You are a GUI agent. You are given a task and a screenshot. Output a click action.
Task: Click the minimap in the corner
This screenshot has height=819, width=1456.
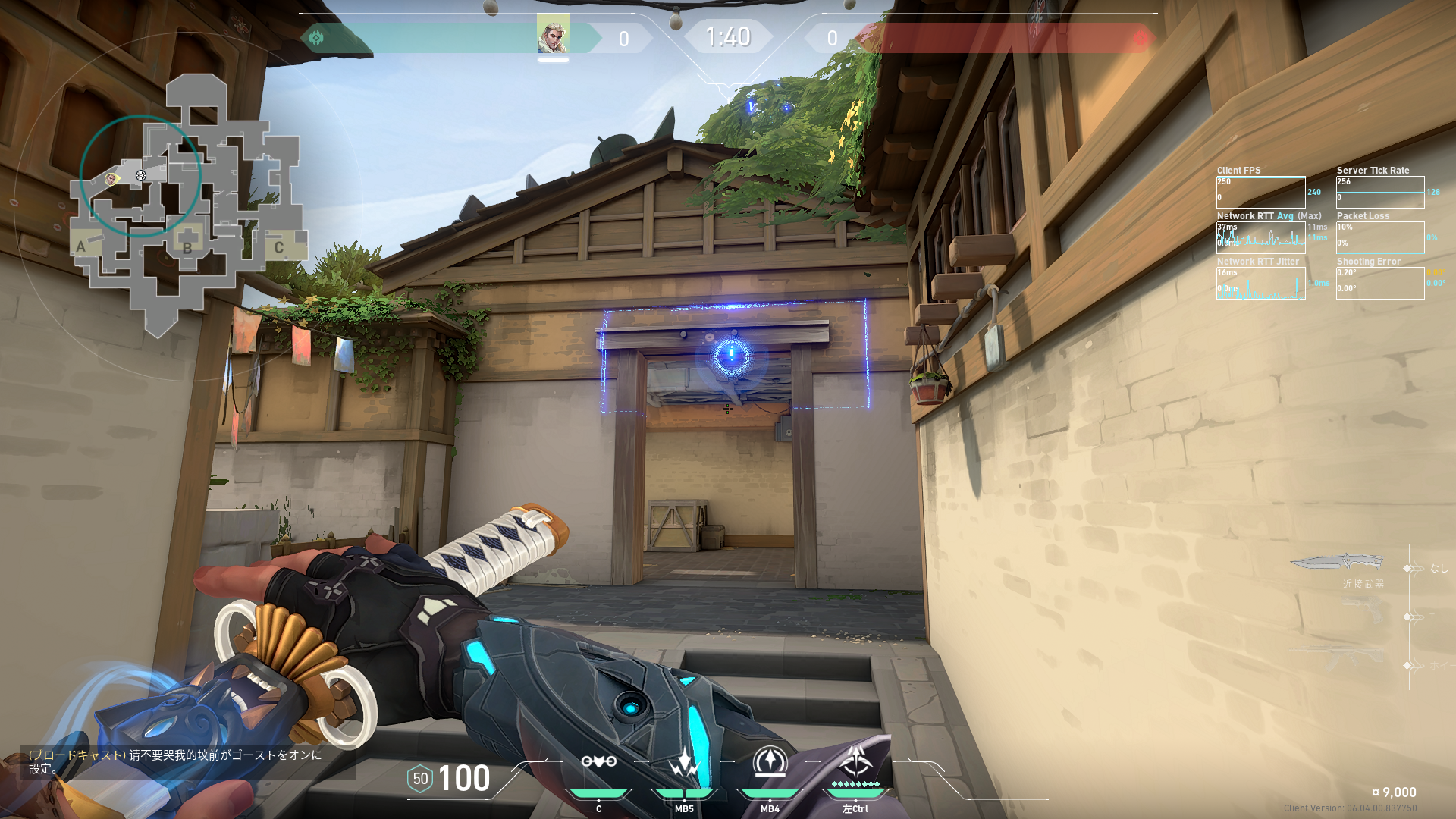(186, 205)
